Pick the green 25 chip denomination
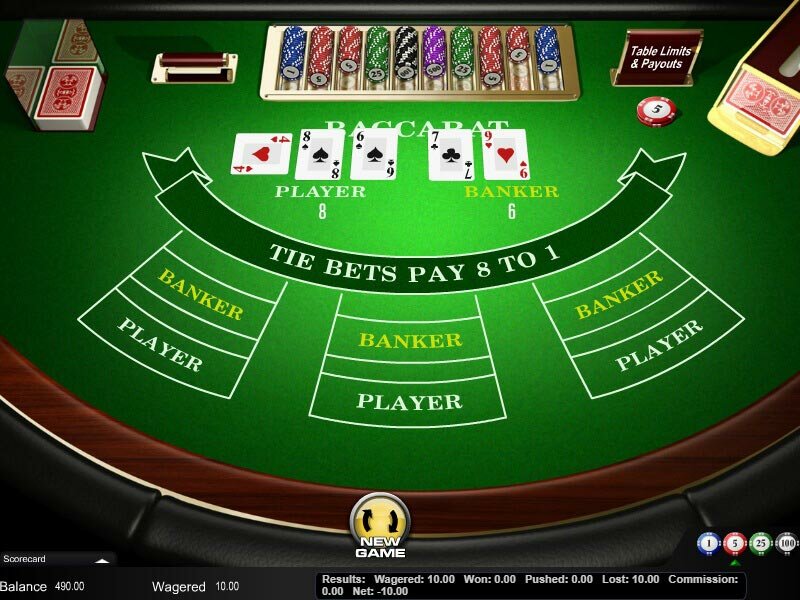The height and width of the screenshot is (600, 800). (761, 544)
